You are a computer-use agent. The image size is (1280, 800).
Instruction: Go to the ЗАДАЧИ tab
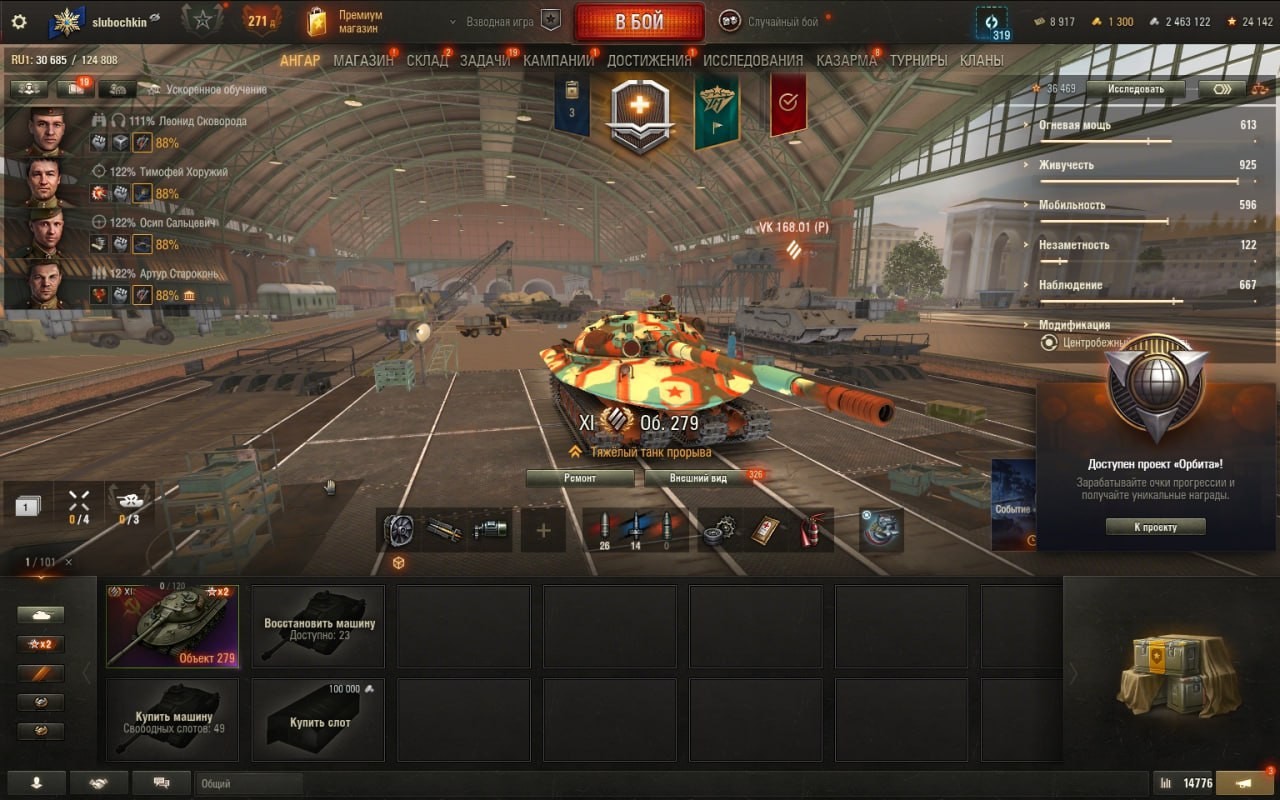tap(485, 60)
